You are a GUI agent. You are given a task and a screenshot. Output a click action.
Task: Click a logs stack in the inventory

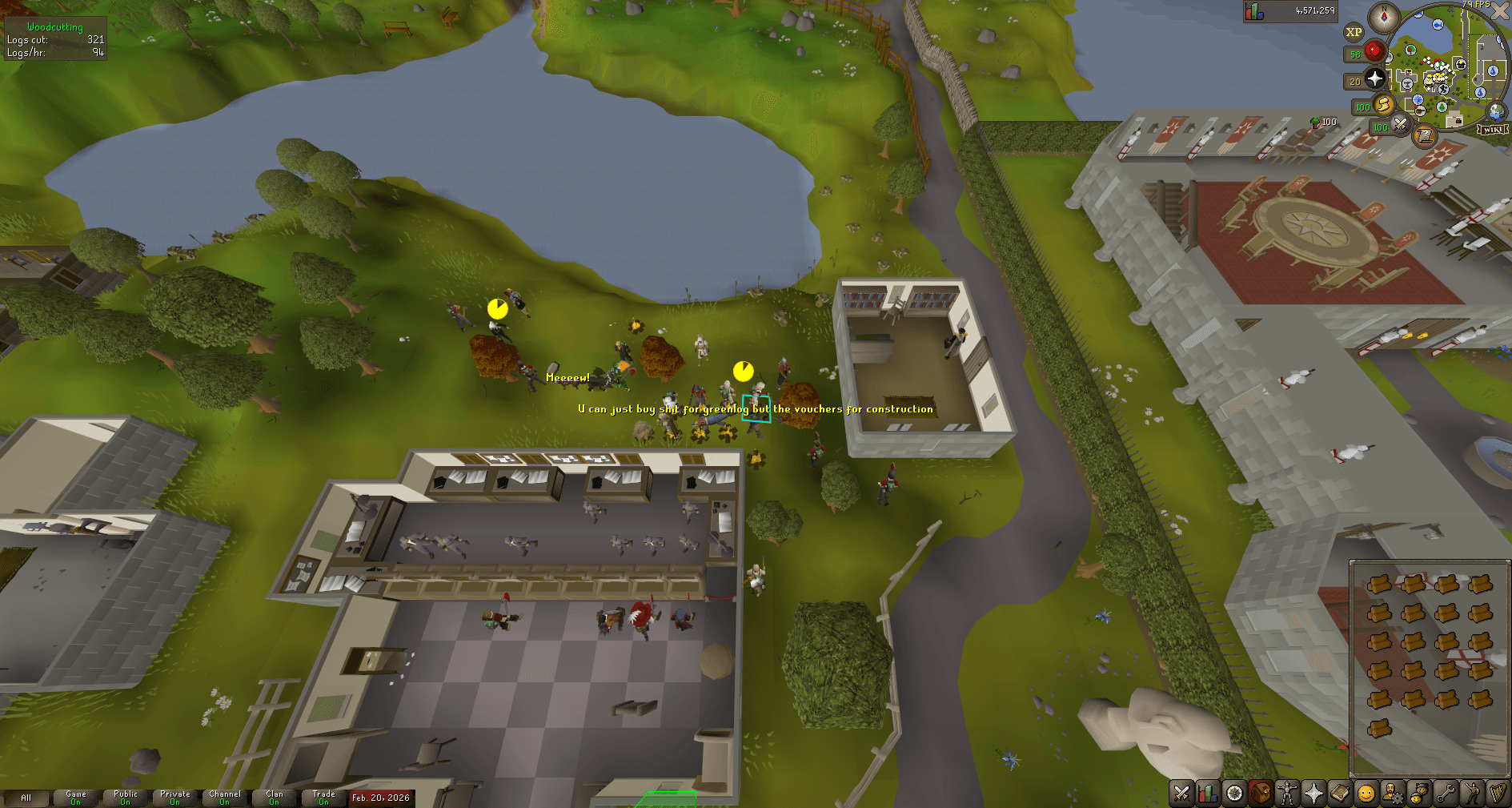pos(1380,585)
